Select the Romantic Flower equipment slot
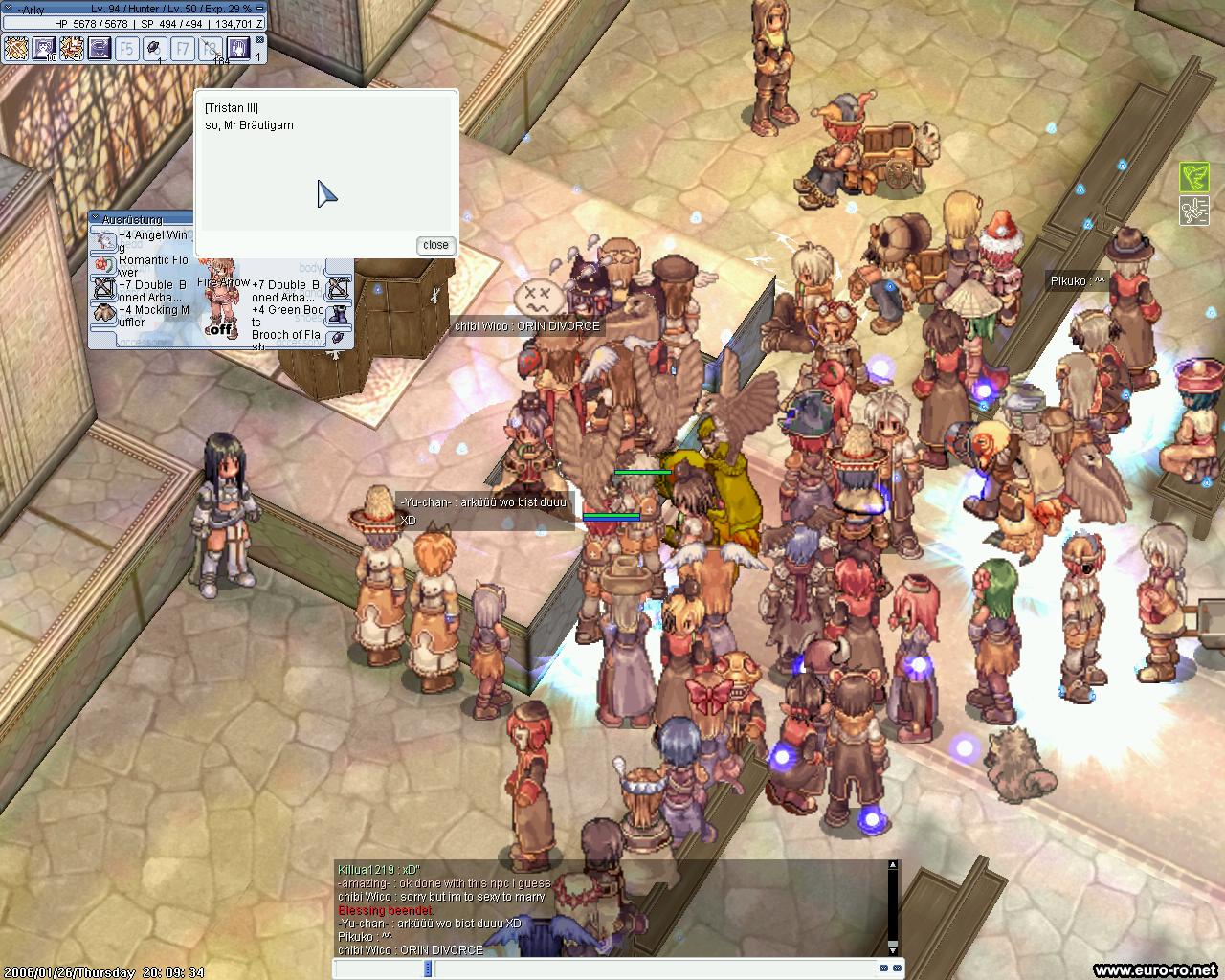1225x980 pixels. (x=103, y=265)
